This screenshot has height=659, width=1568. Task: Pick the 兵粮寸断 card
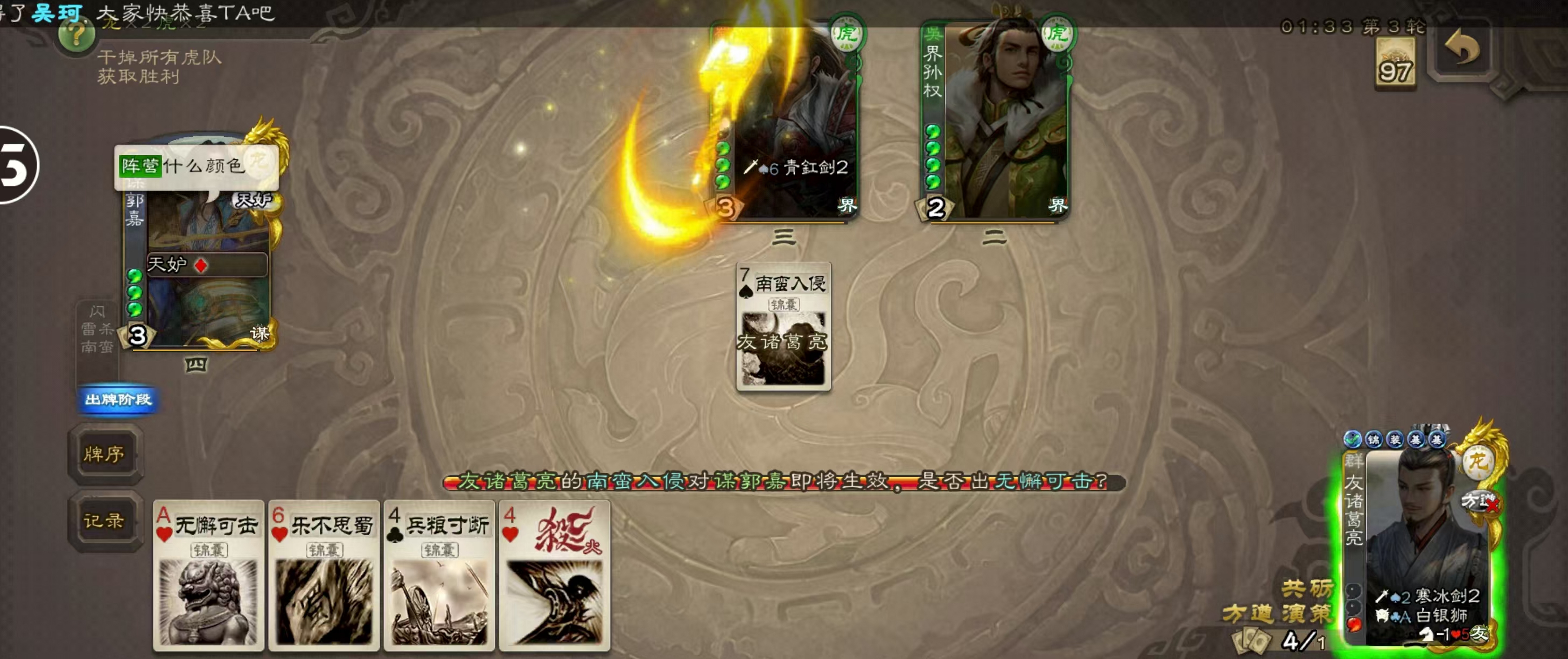tap(439, 575)
